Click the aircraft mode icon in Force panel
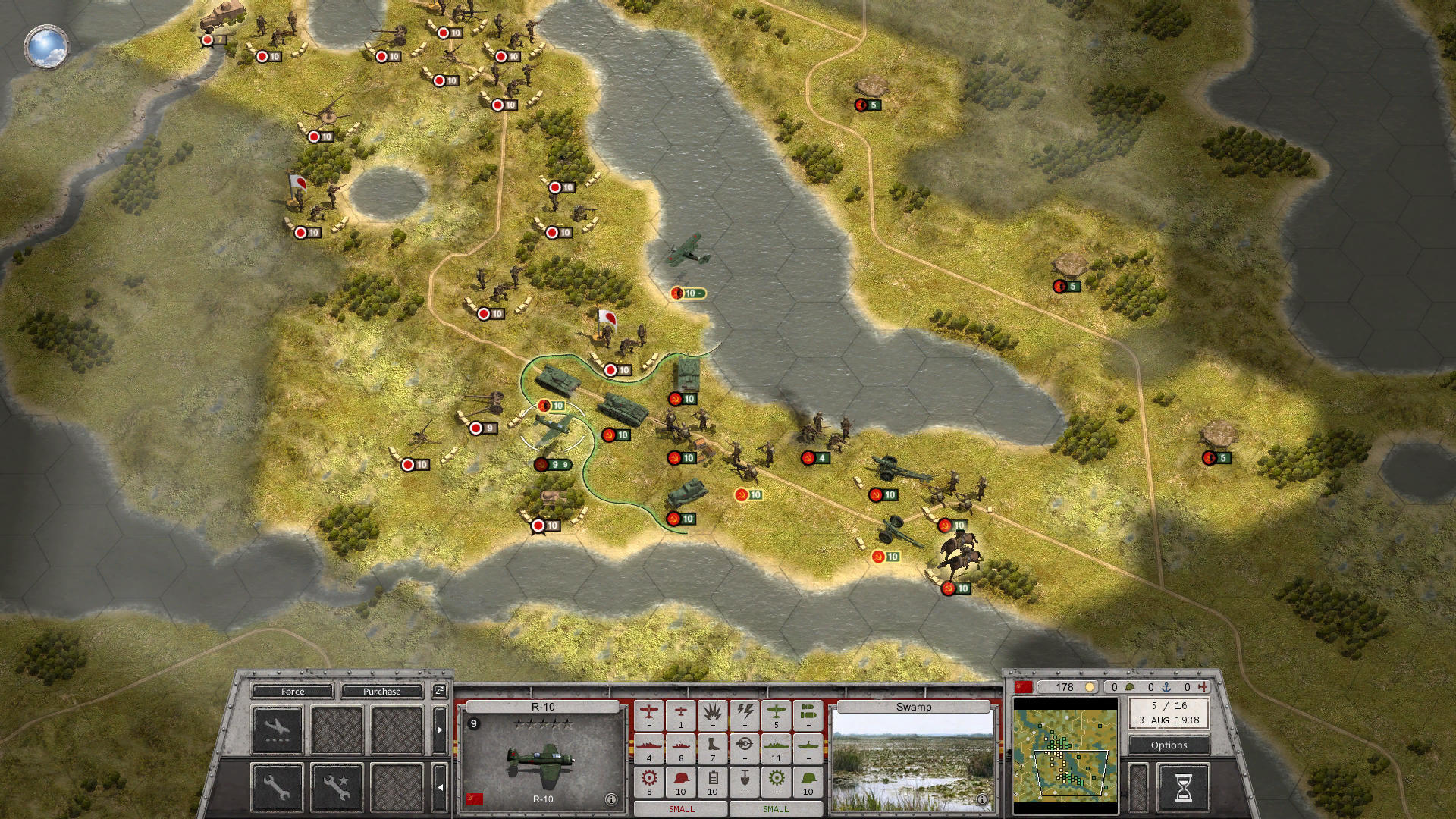This screenshot has width=1456, height=819. (277, 730)
